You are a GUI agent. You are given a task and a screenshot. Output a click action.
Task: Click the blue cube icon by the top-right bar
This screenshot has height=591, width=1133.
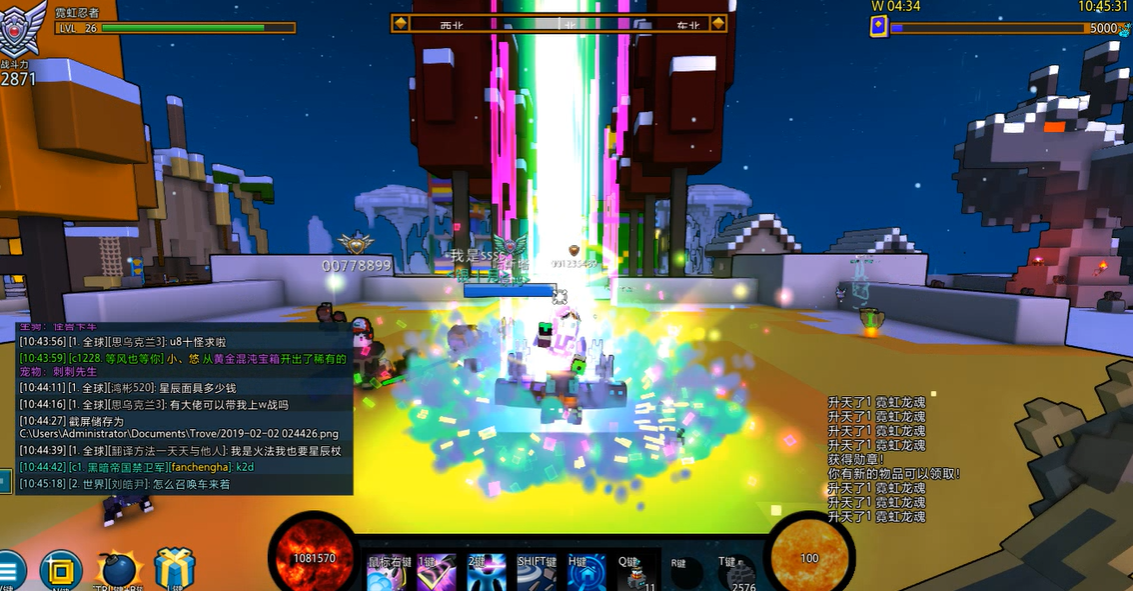tap(879, 28)
